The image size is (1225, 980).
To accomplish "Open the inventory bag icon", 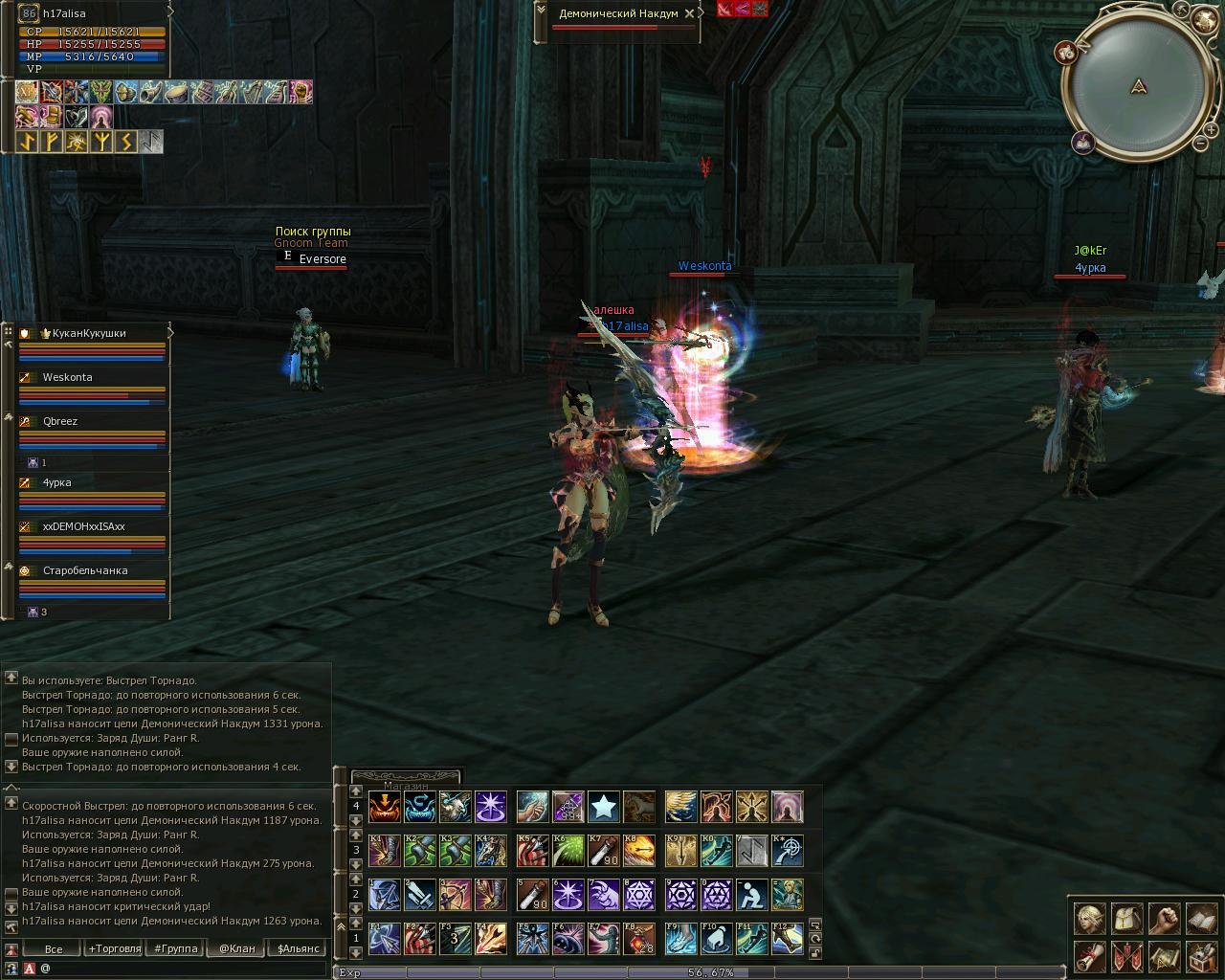I will point(1126,920).
